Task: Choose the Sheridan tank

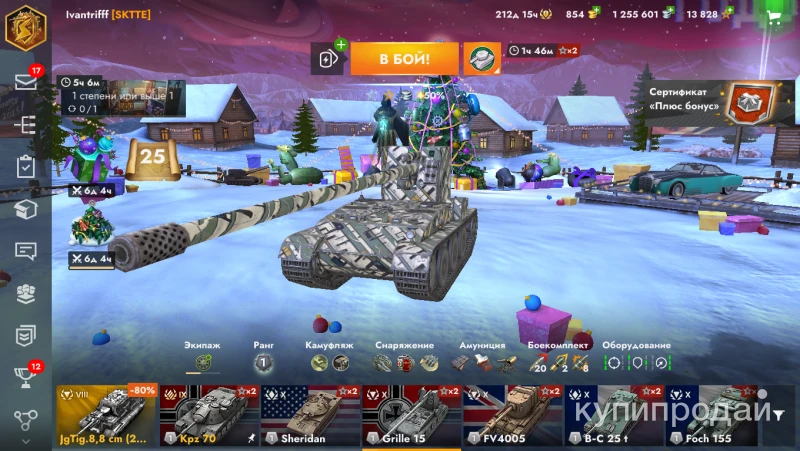Action: click(x=310, y=415)
